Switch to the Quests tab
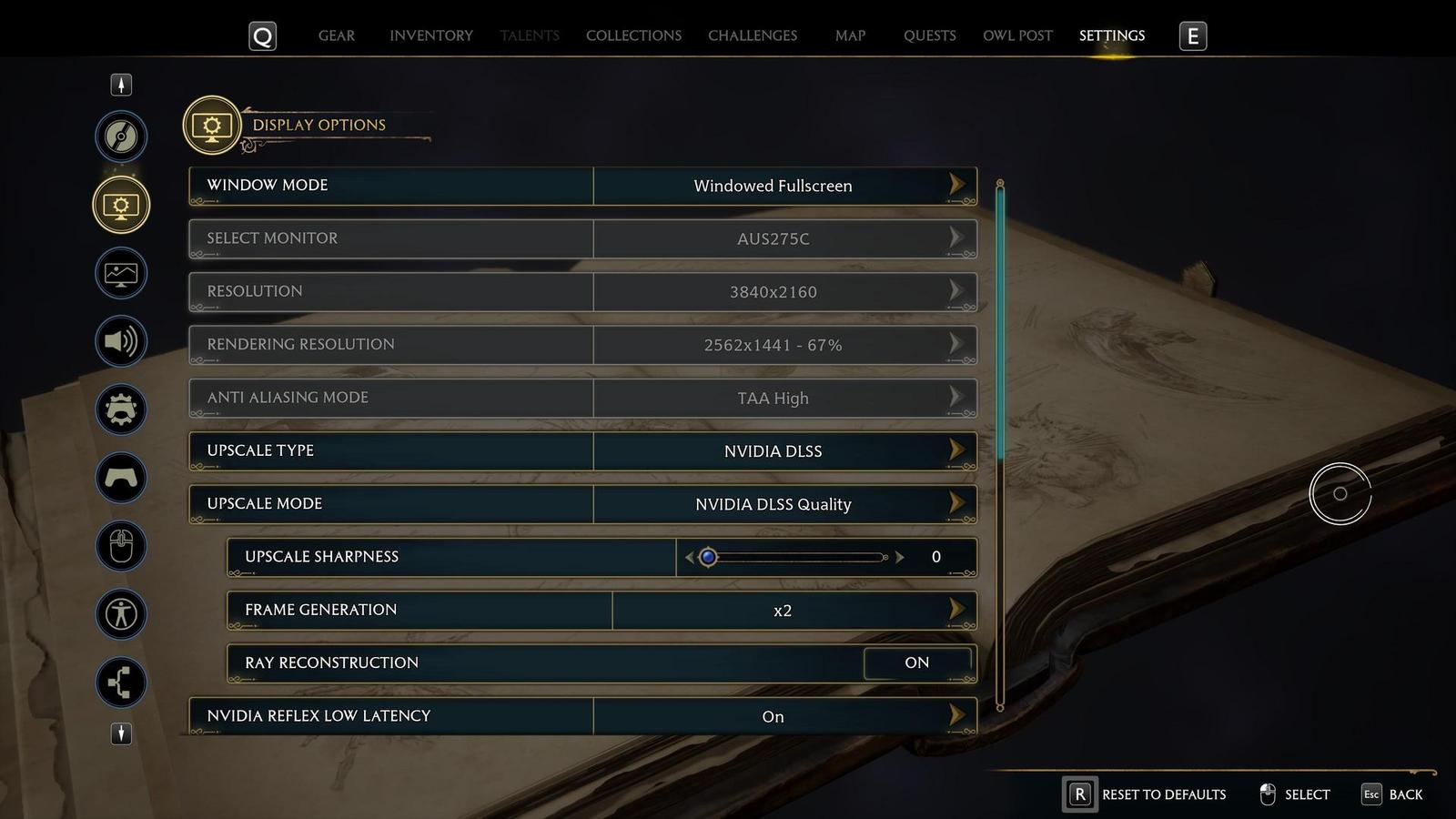 click(929, 35)
